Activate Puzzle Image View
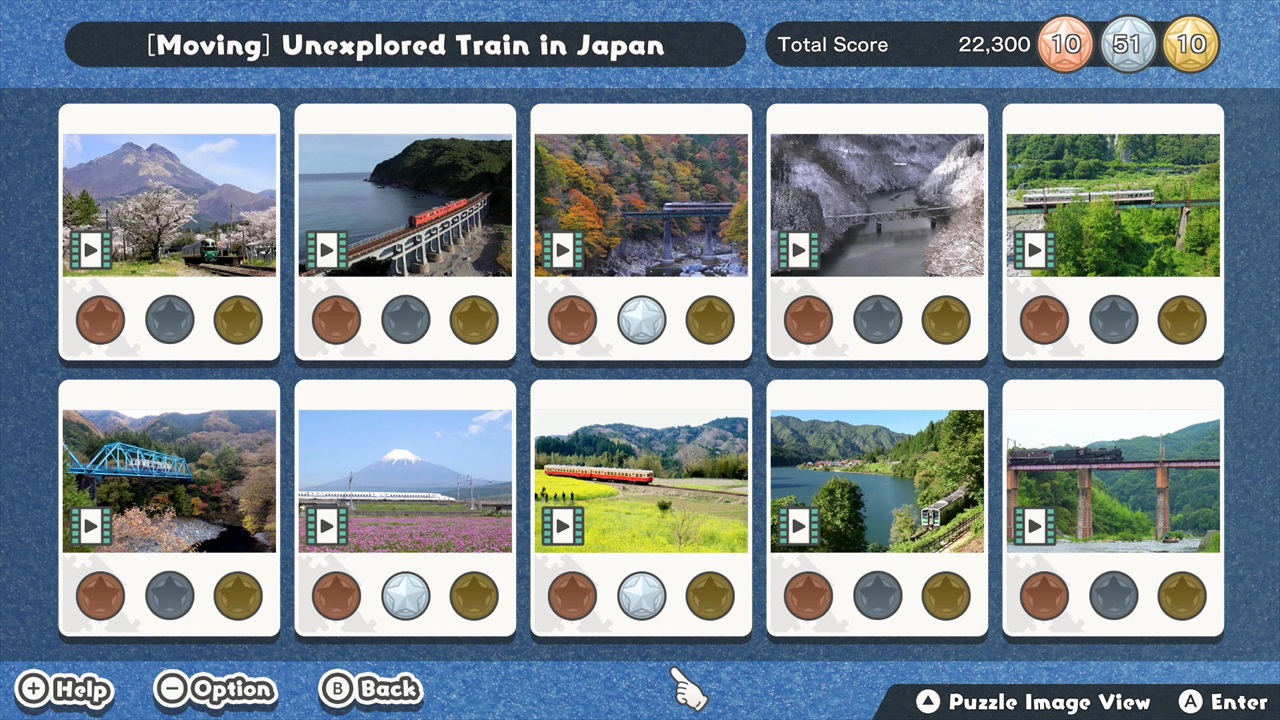Screen dimensions: 1280x720 pos(1035,701)
